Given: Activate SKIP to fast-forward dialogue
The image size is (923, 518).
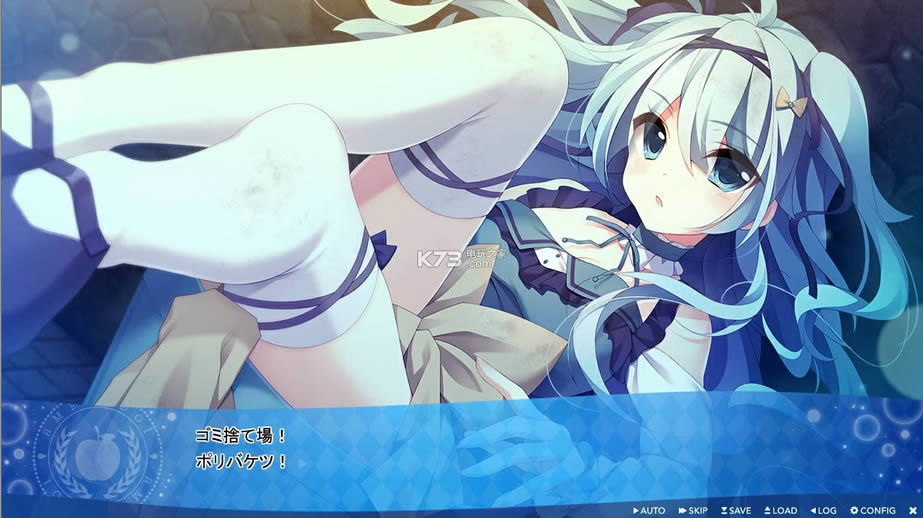Looking at the screenshot, I should (693, 510).
